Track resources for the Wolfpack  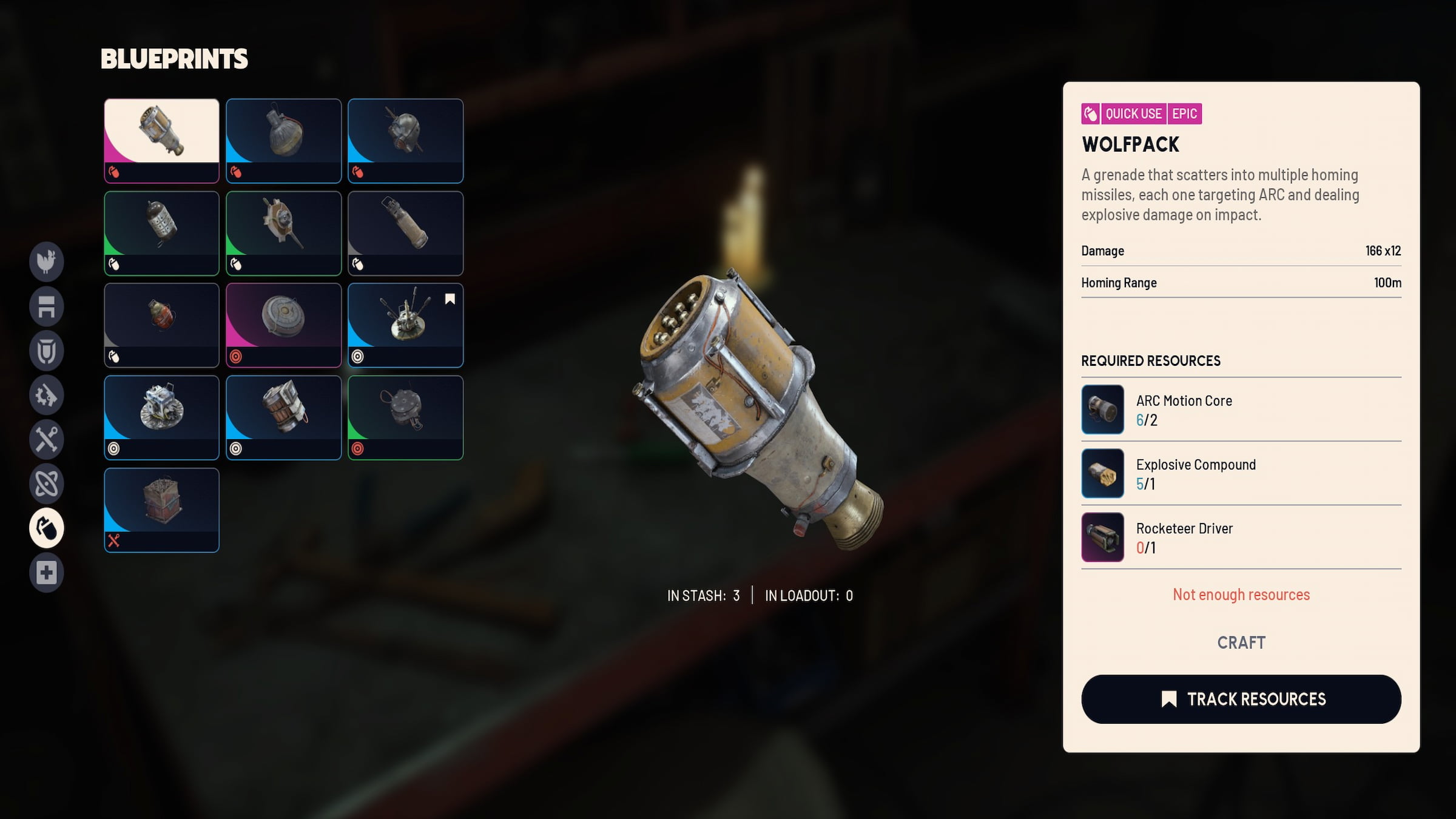(1241, 699)
